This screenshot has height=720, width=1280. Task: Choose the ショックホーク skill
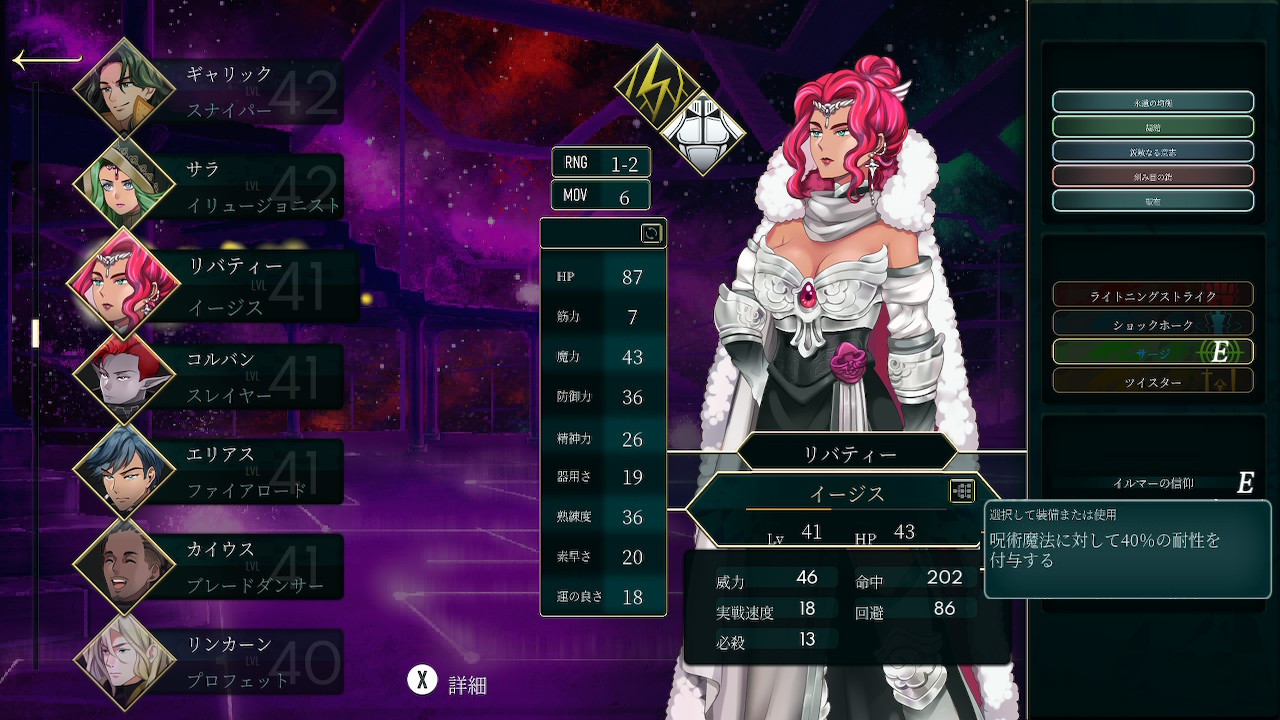pos(1152,324)
